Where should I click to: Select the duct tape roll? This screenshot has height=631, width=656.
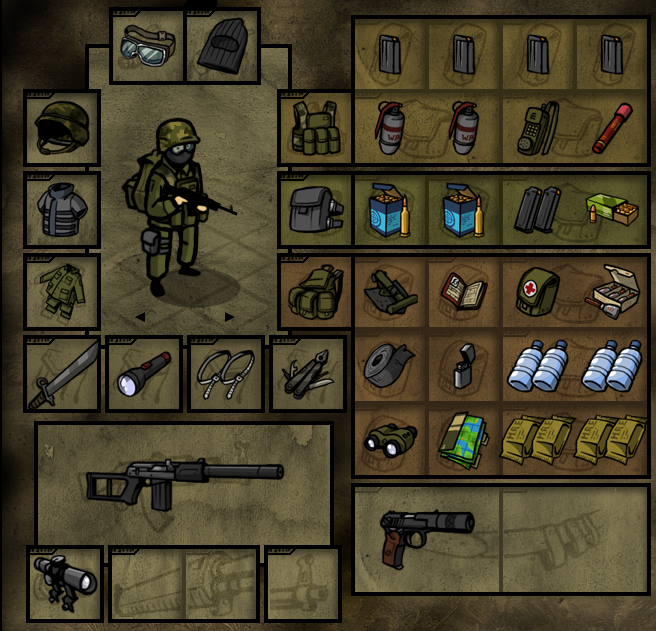tap(390, 366)
